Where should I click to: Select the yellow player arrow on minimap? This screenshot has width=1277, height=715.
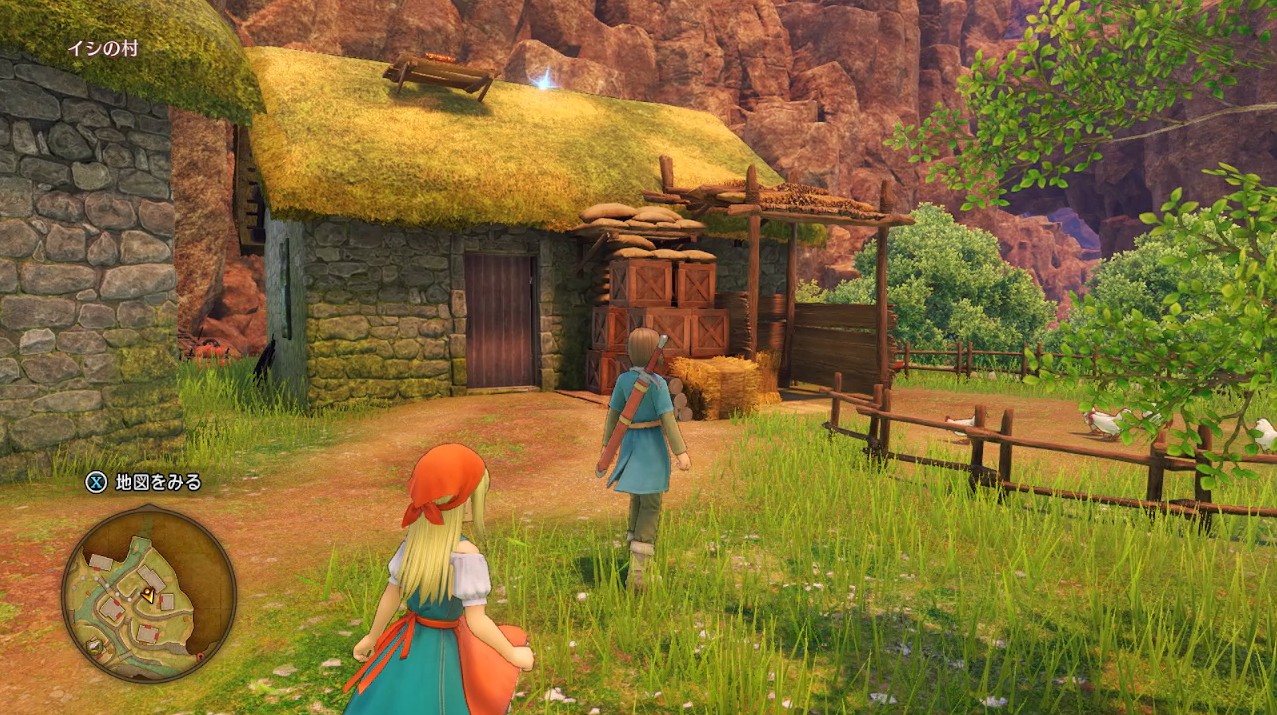click(x=148, y=594)
